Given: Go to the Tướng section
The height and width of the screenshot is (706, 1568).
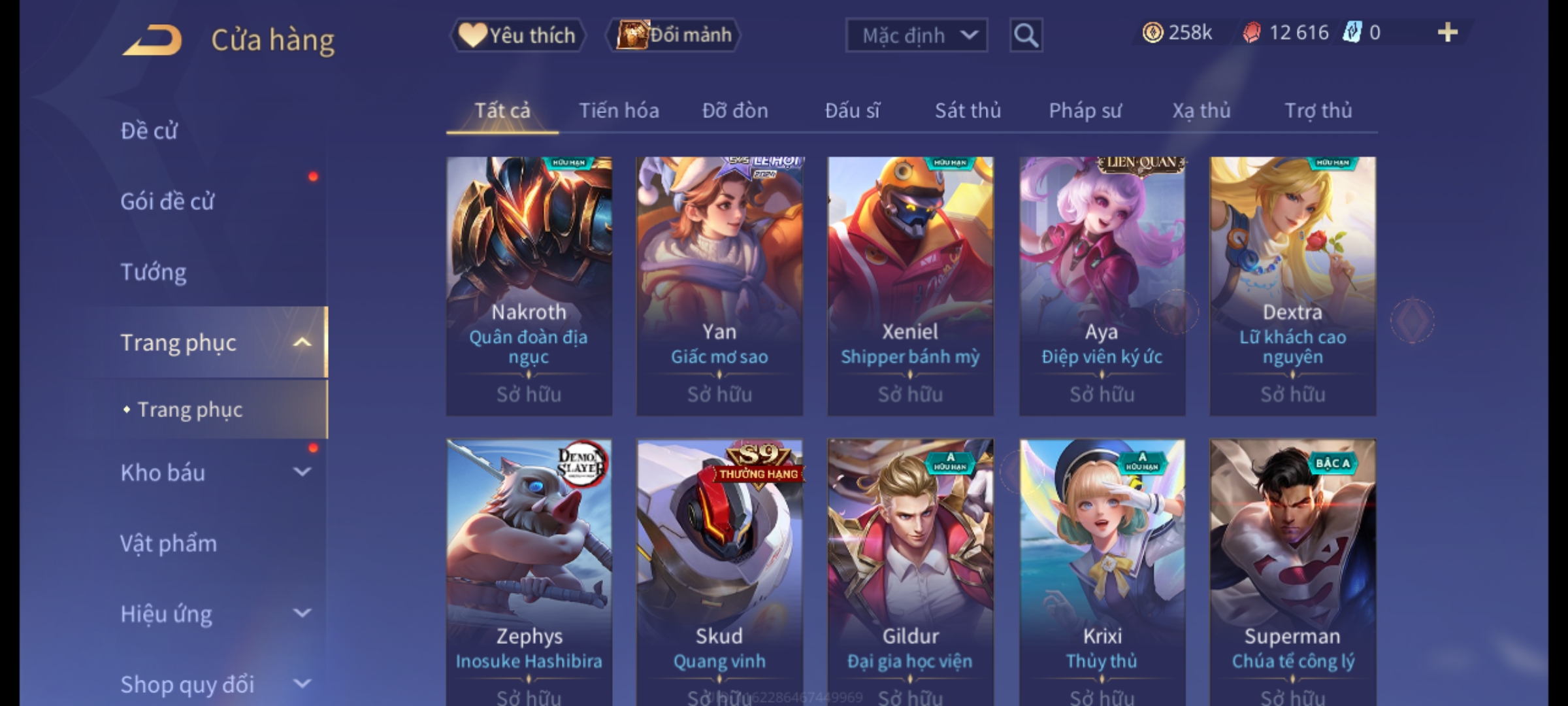Looking at the screenshot, I should [x=154, y=272].
